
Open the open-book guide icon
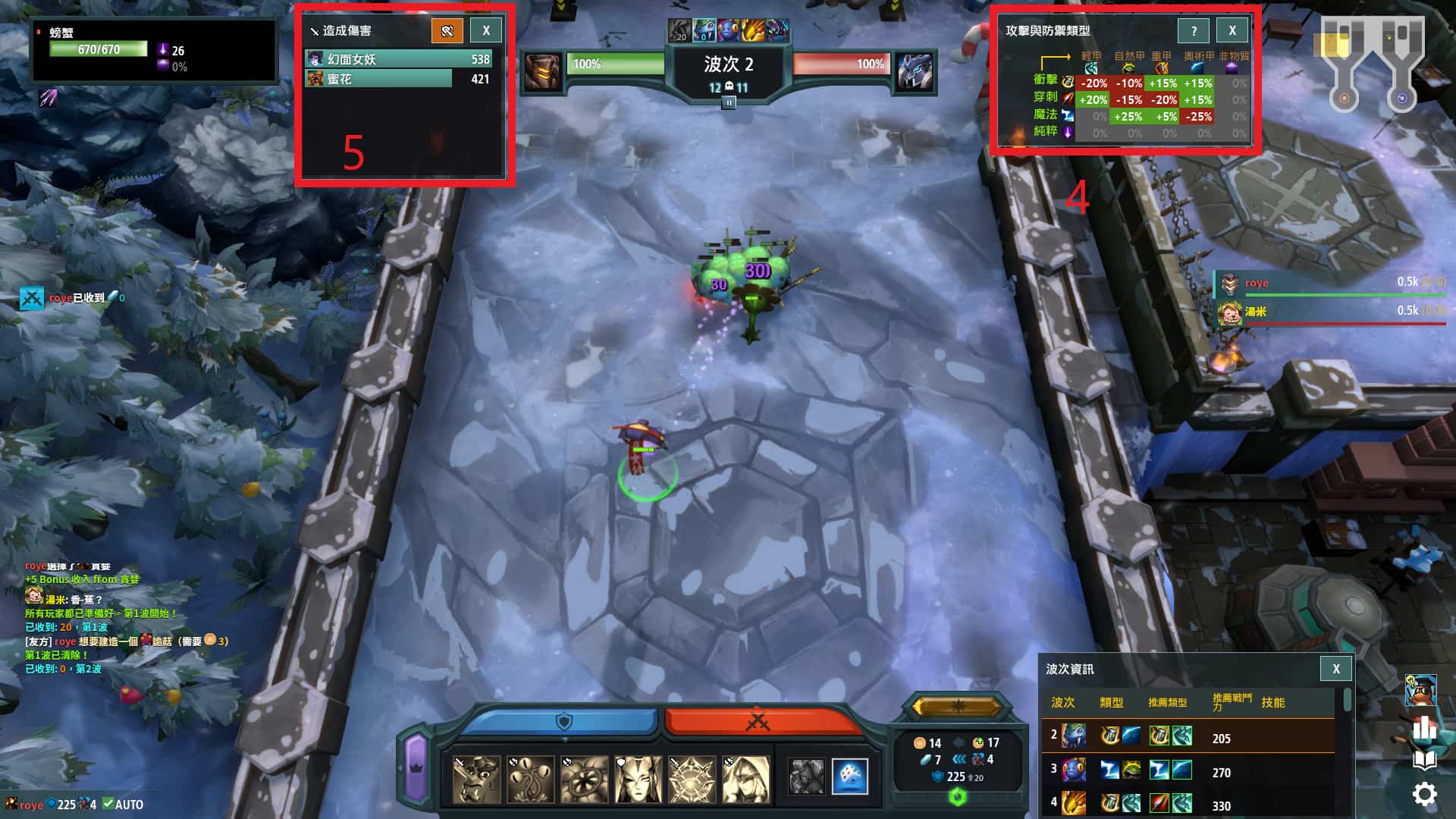pos(1424,761)
